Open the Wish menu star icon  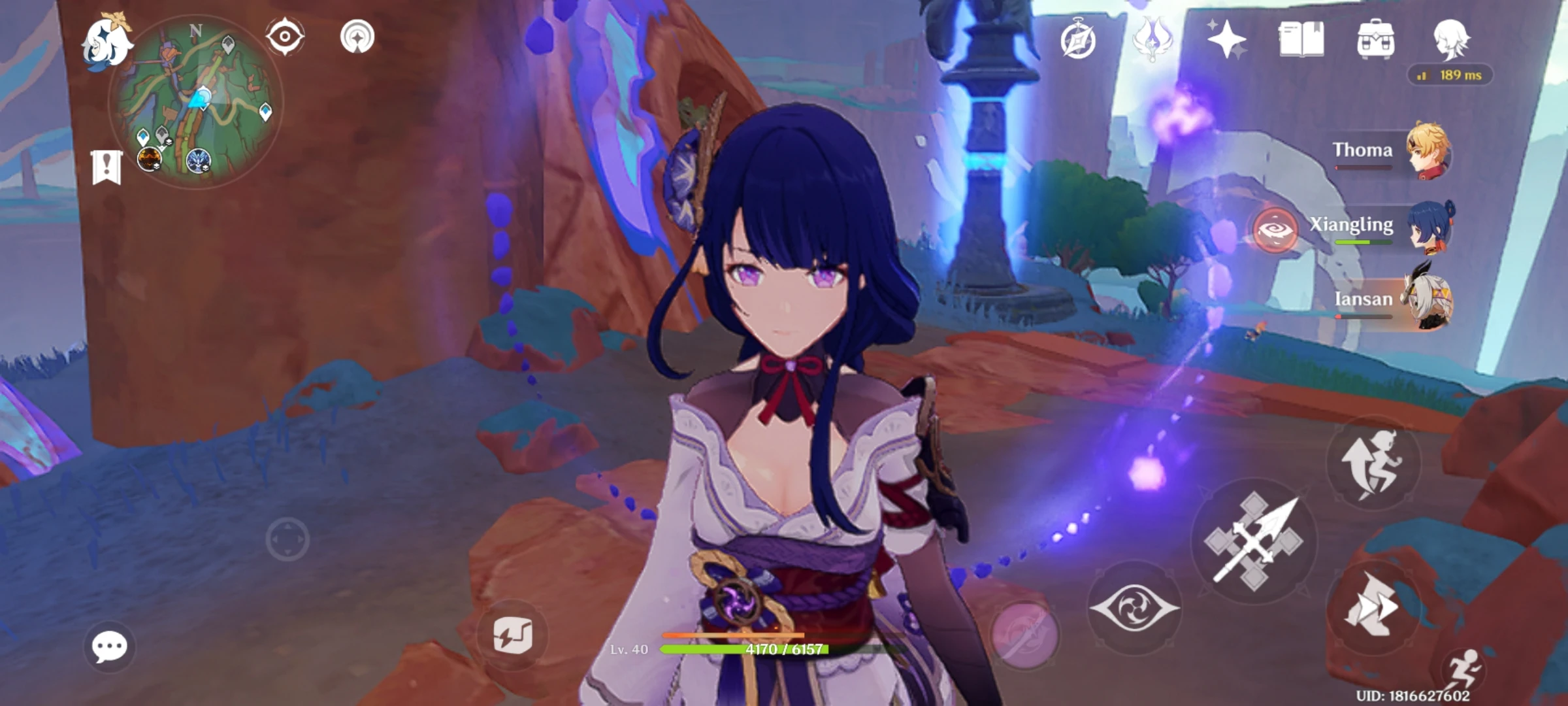tap(1226, 39)
